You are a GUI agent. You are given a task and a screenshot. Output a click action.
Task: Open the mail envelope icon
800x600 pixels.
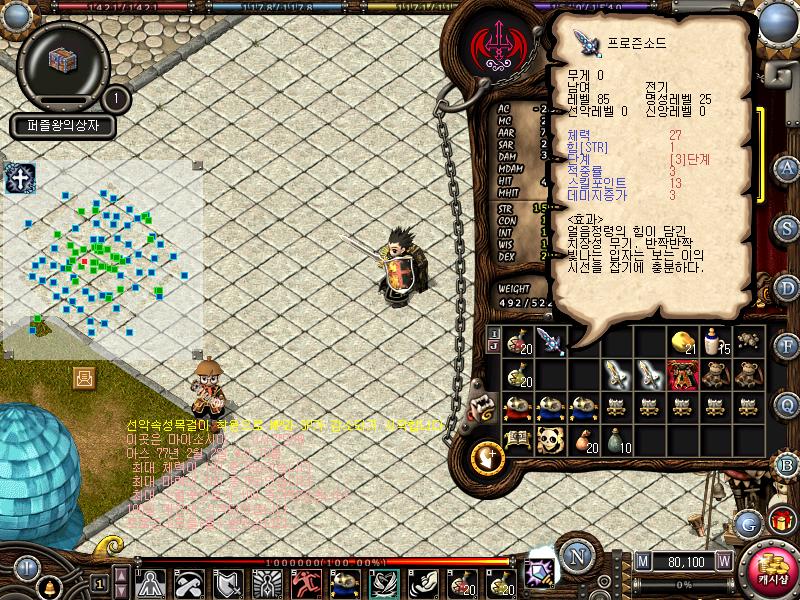tap(84, 377)
